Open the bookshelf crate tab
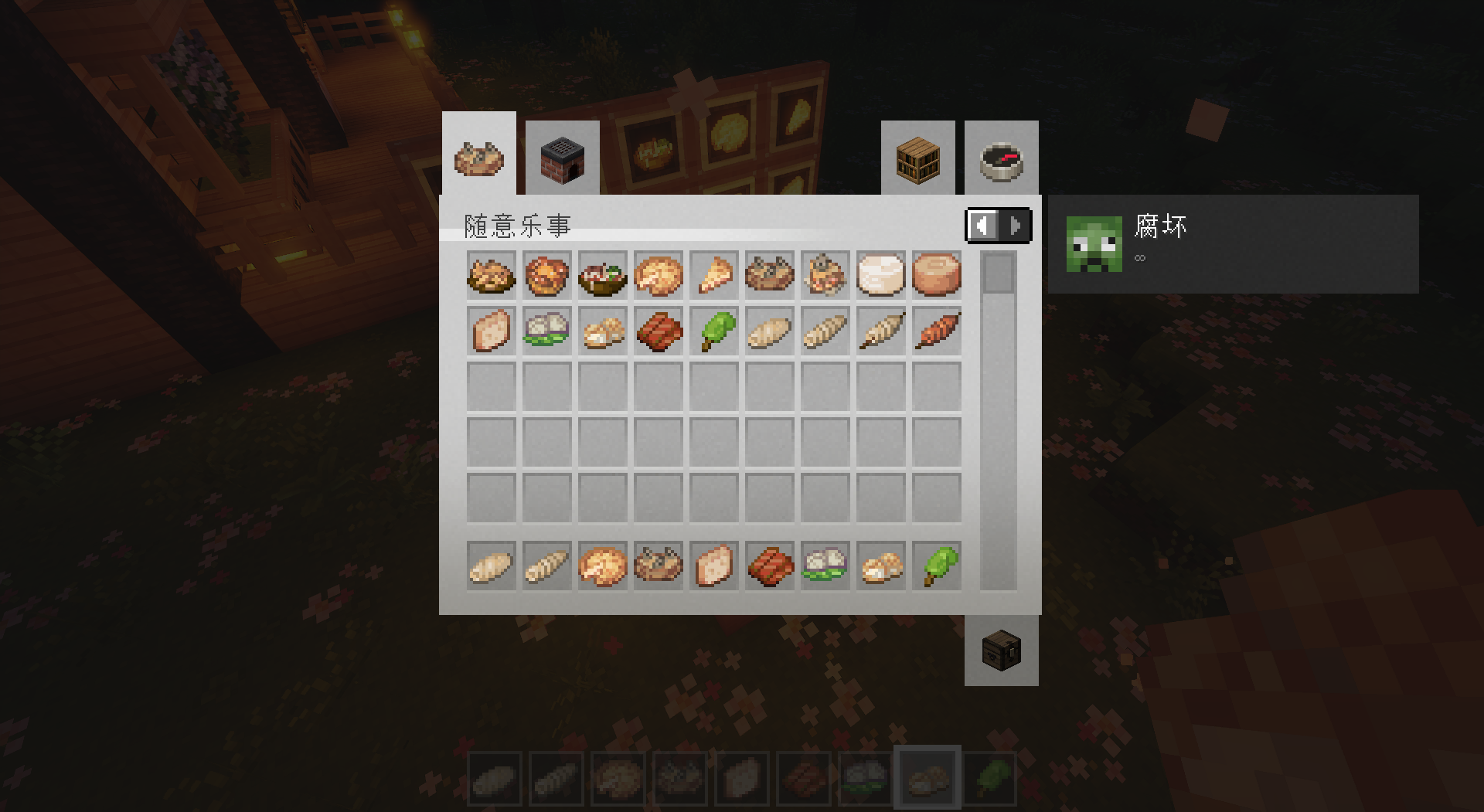 (x=917, y=158)
